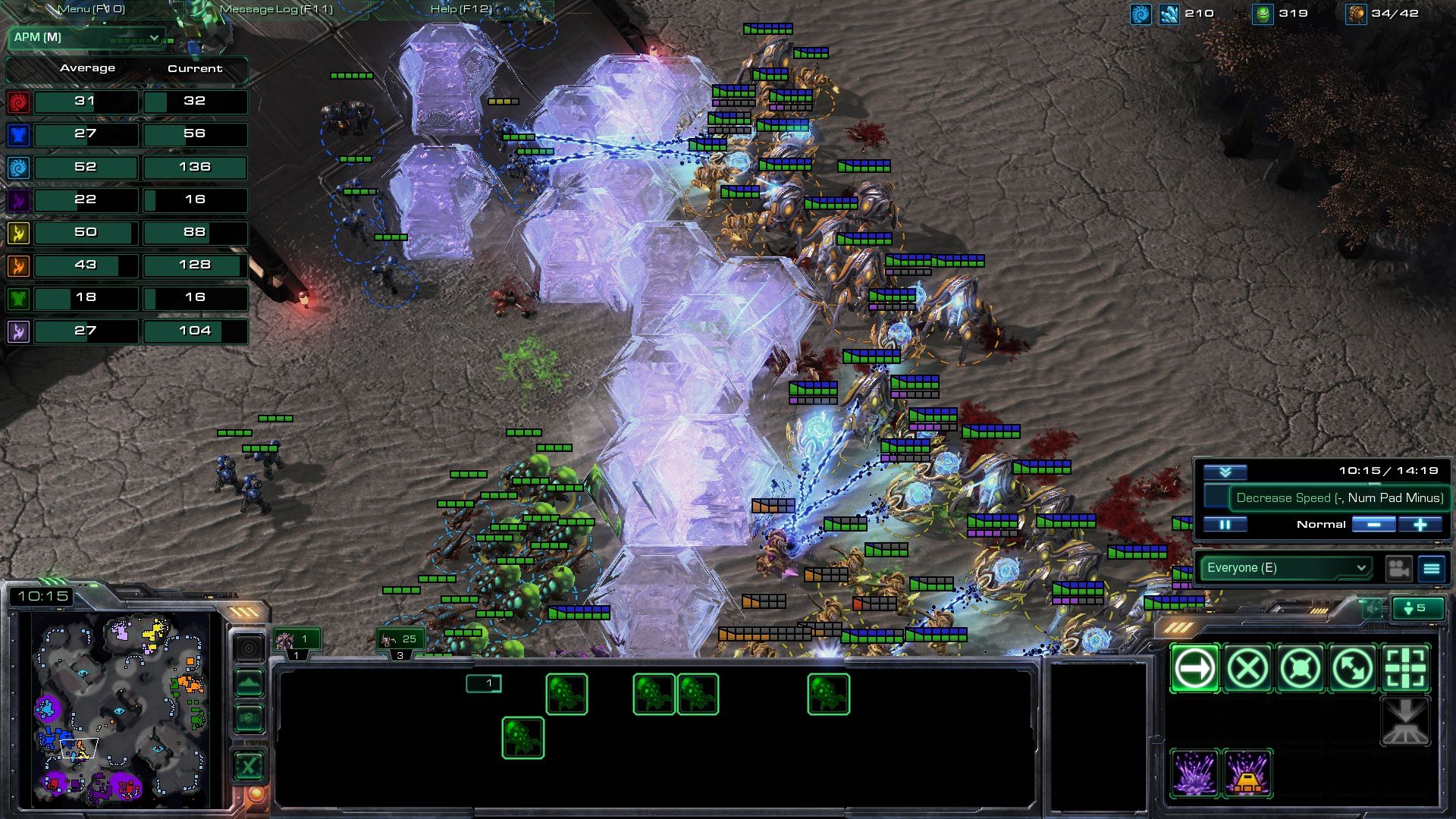1456x819 pixels.
Task: Click the camera view icon beside Everyone dropdown
Action: [1398, 566]
